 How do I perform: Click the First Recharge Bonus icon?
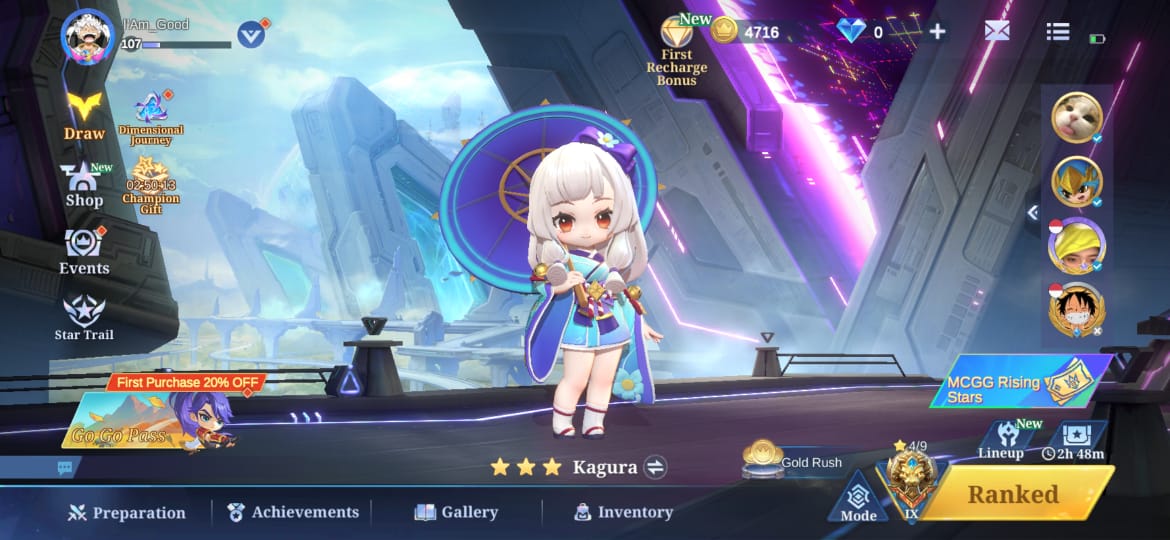coord(677,50)
